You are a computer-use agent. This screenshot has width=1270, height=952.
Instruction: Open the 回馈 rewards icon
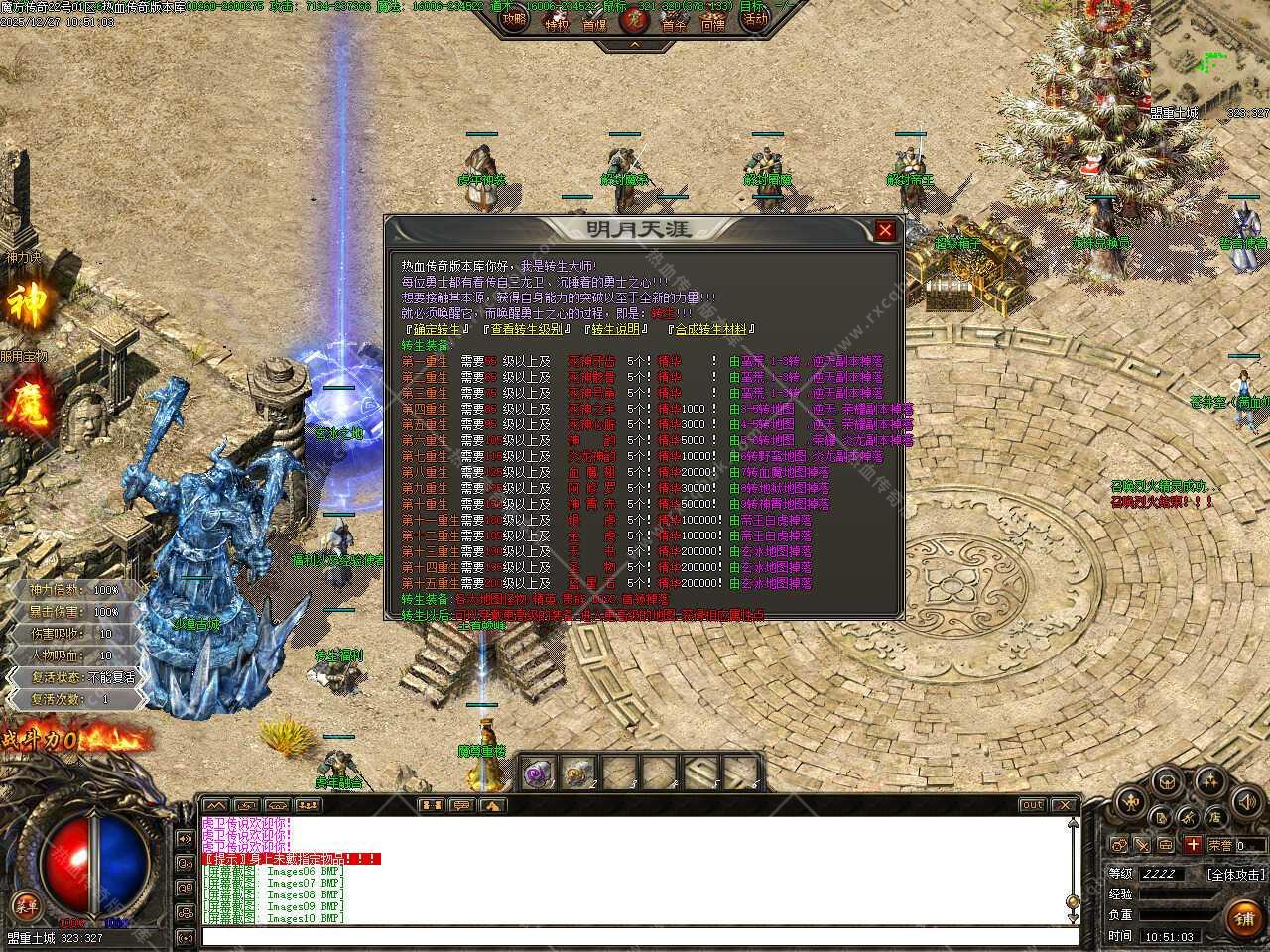(713, 22)
